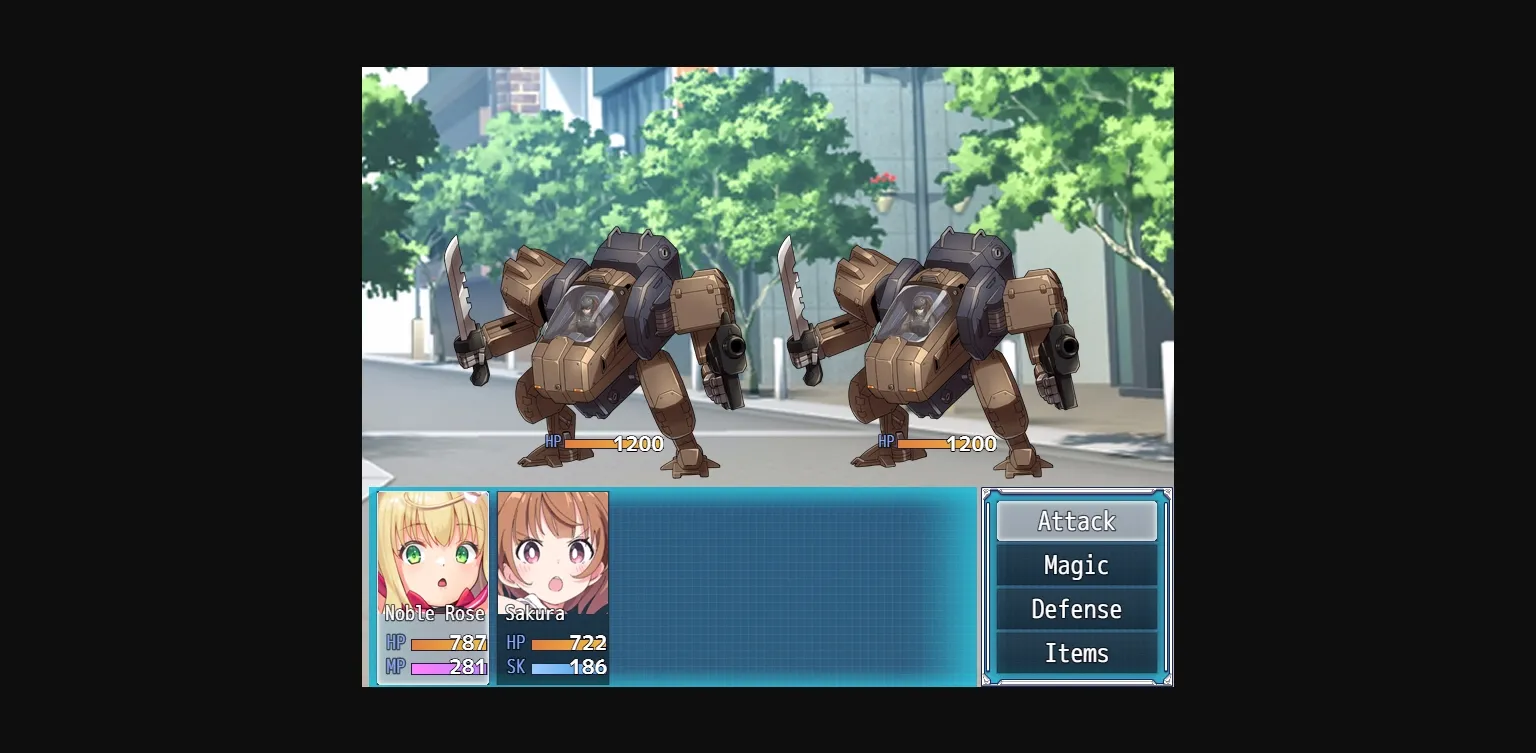Open the Items command

point(1076,653)
